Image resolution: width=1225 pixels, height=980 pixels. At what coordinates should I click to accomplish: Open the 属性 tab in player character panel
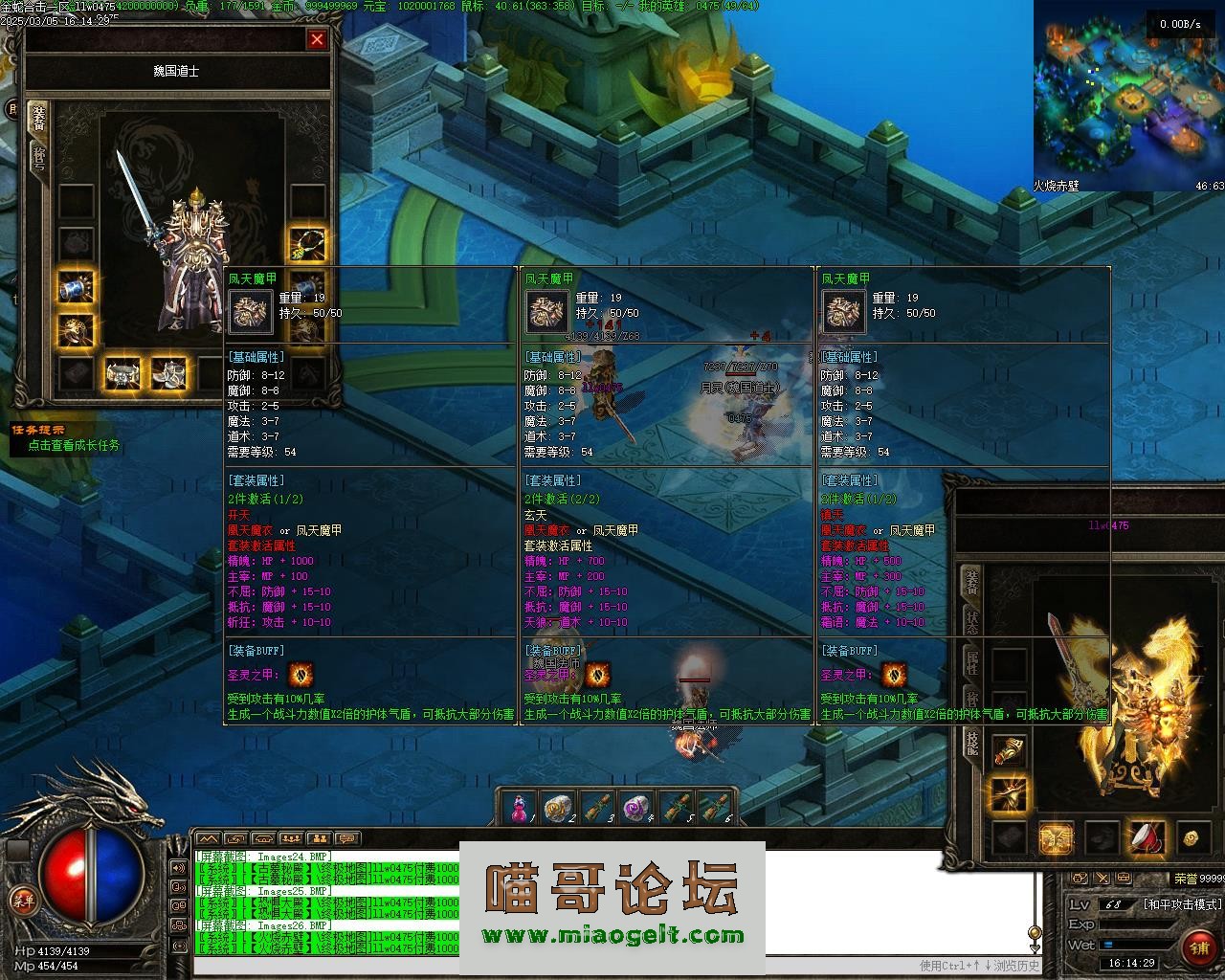pos(972,662)
